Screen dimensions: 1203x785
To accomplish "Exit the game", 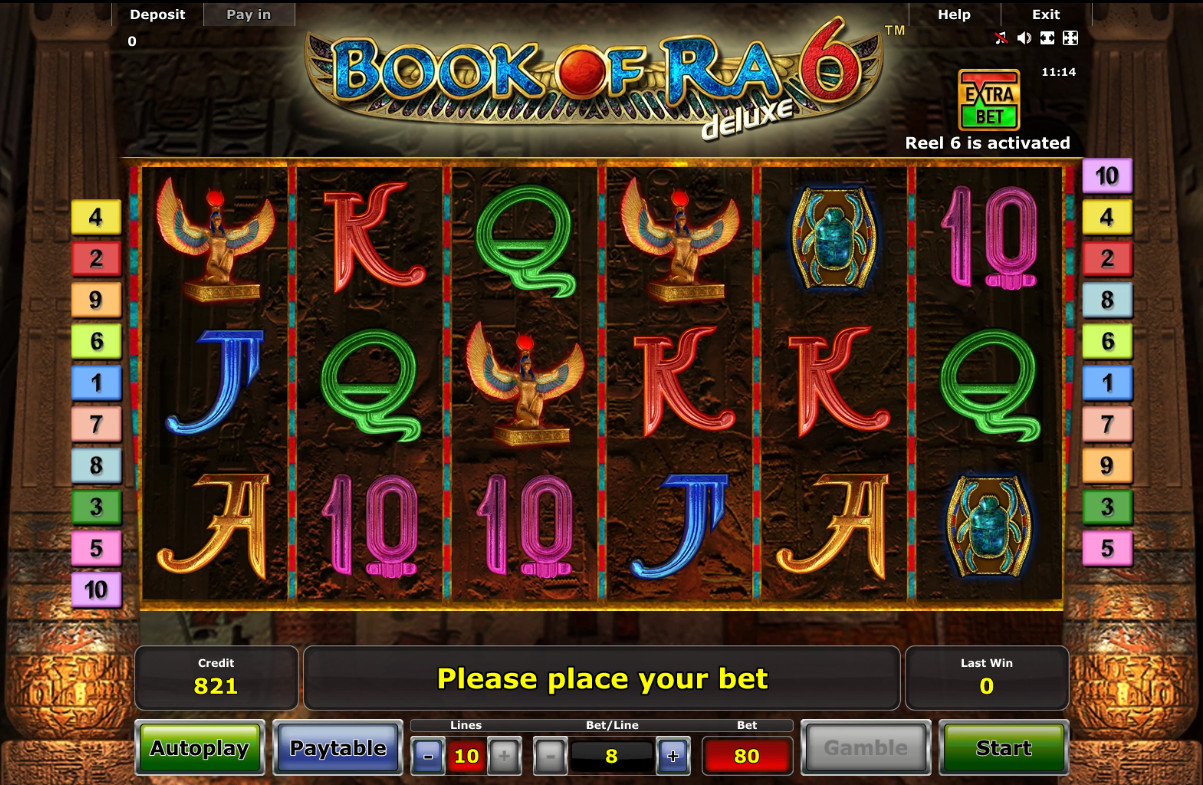I will tap(1046, 14).
